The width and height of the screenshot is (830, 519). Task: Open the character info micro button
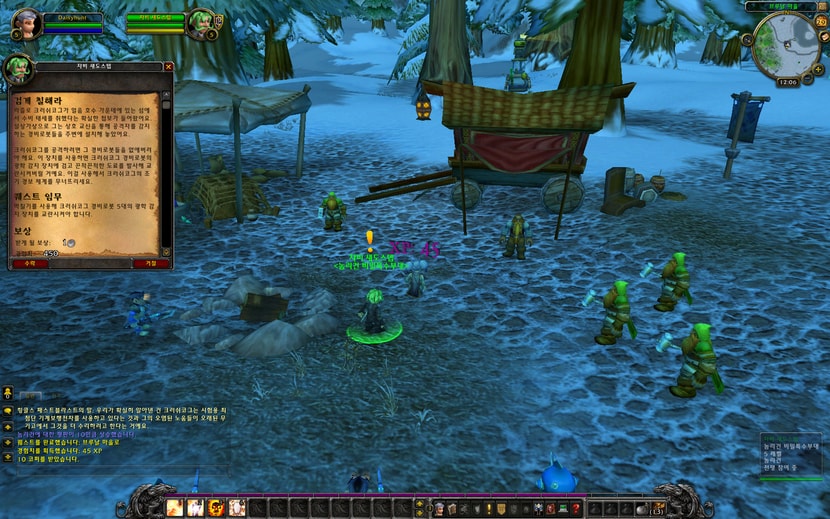(x=439, y=508)
